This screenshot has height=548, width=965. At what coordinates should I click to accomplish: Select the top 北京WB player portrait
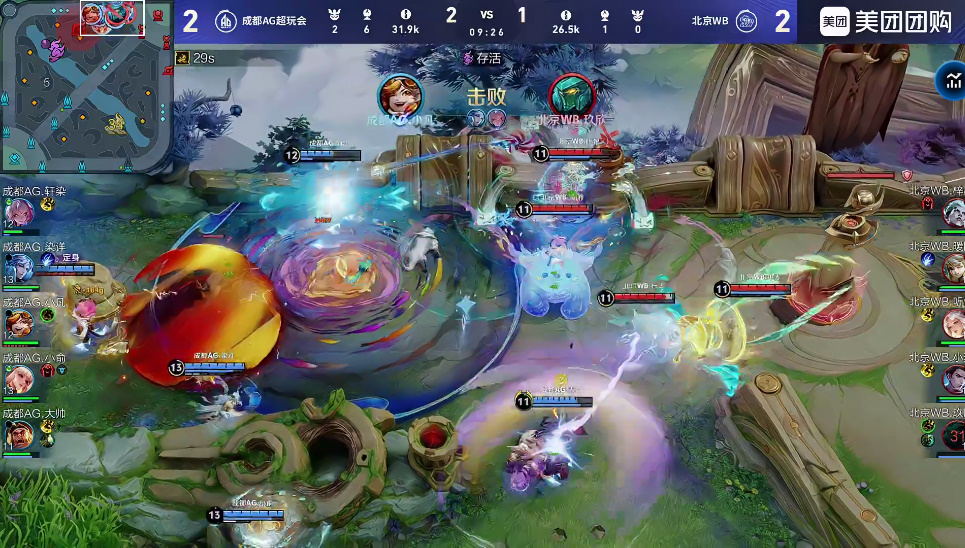[953, 212]
